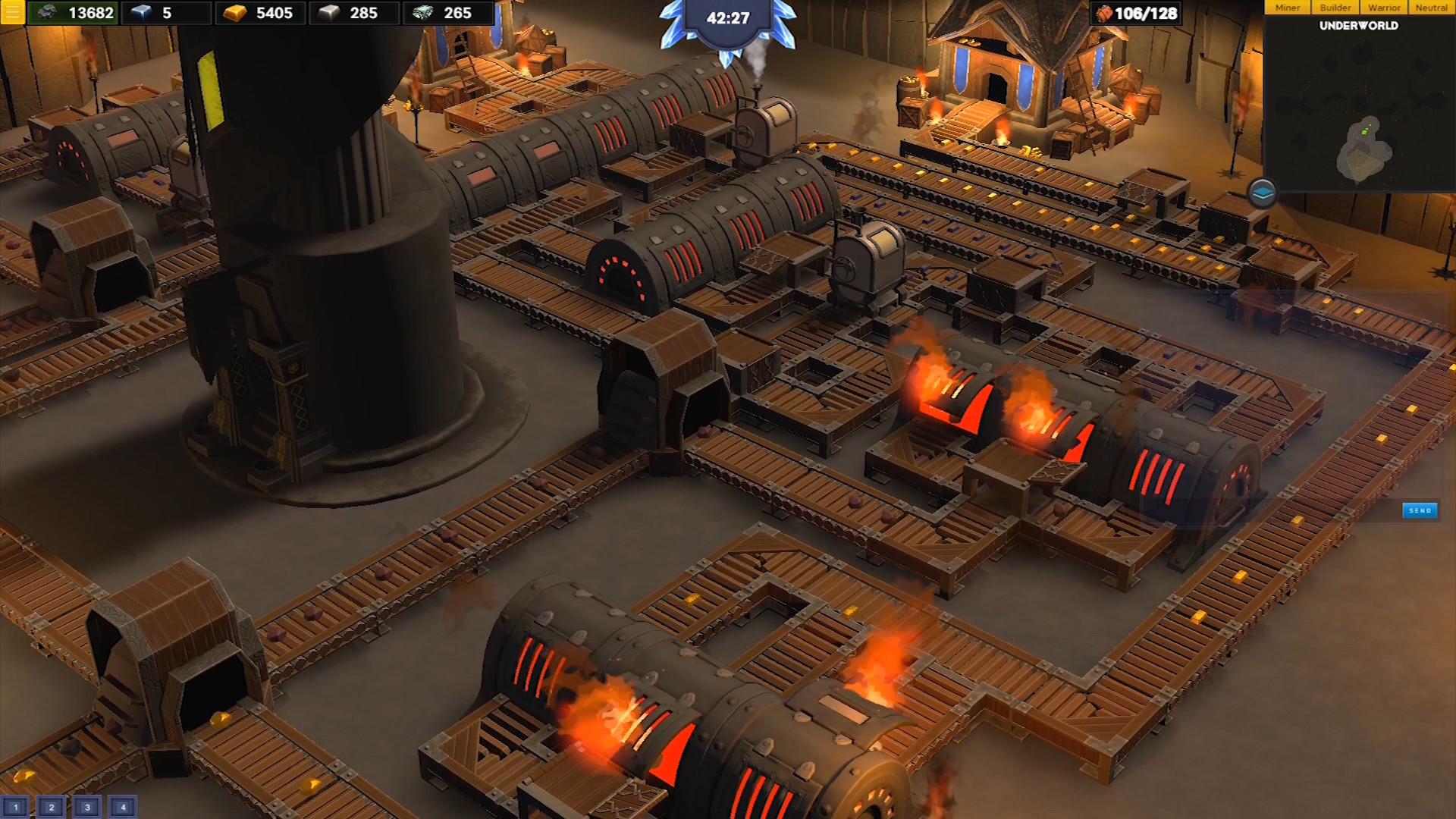Open the yellow hamburger menu

click(x=12, y=12)
